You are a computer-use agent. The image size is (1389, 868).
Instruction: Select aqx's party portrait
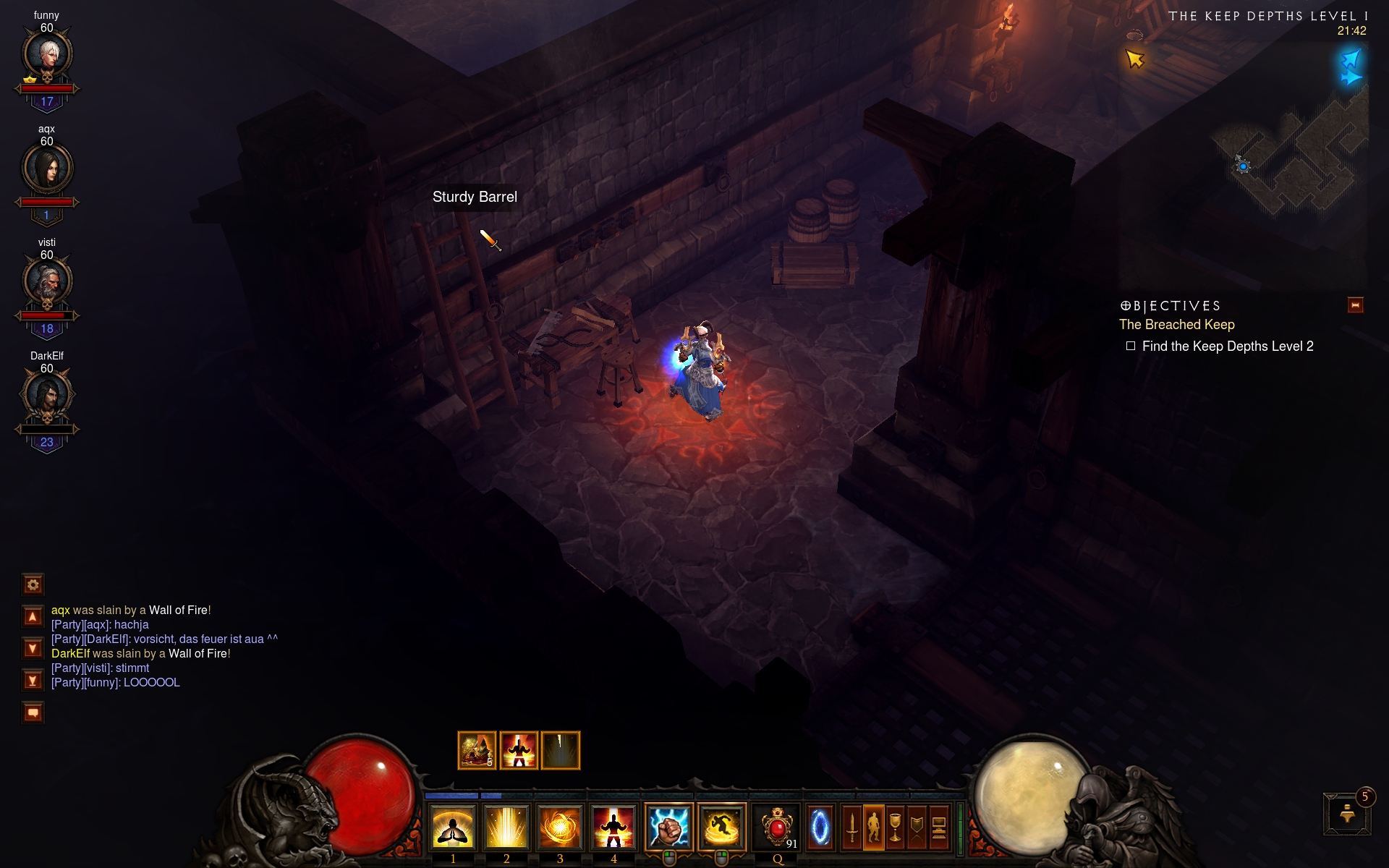click(47, 168)
